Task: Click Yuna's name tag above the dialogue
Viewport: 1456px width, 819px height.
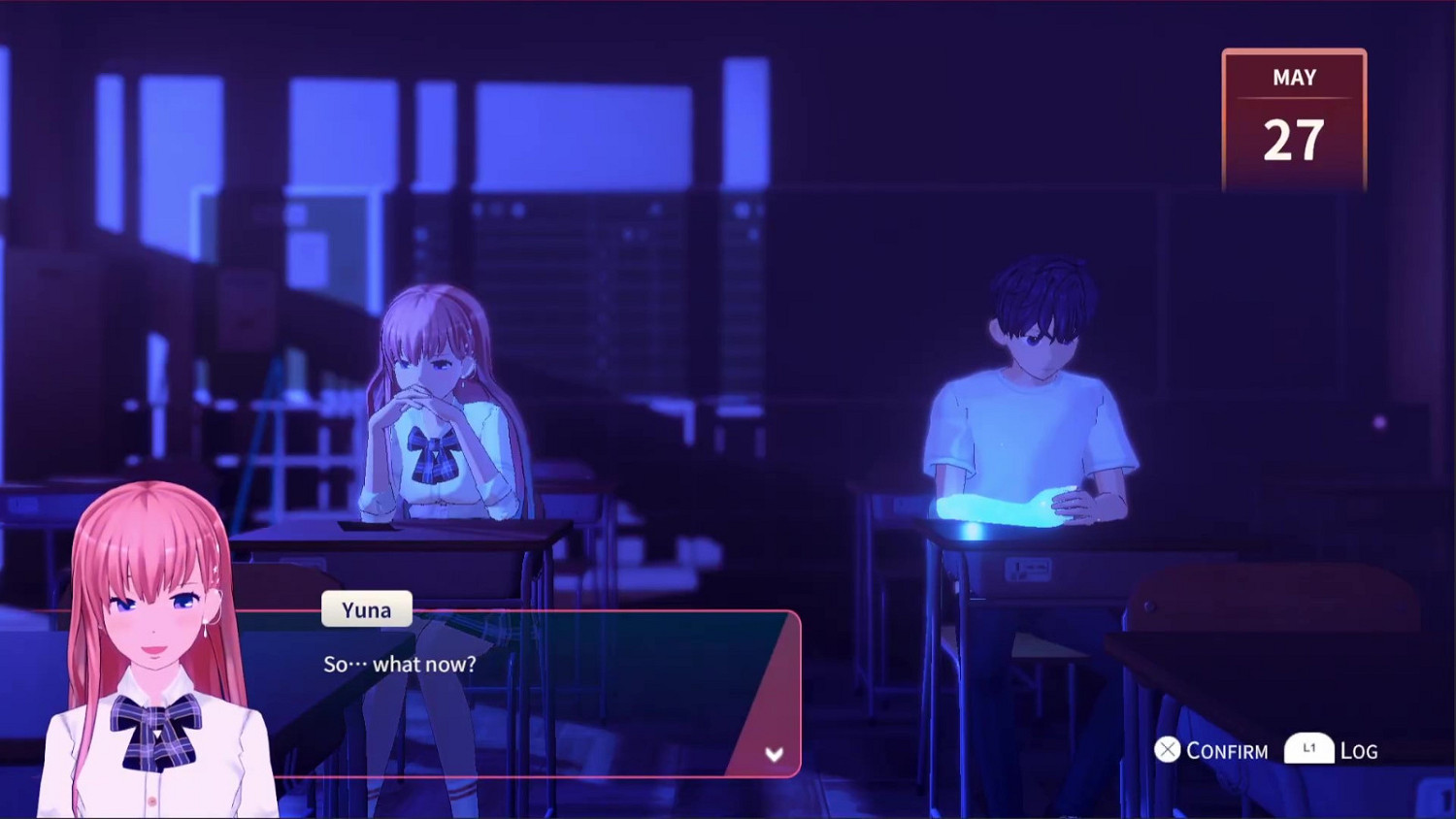Action: 366,609
